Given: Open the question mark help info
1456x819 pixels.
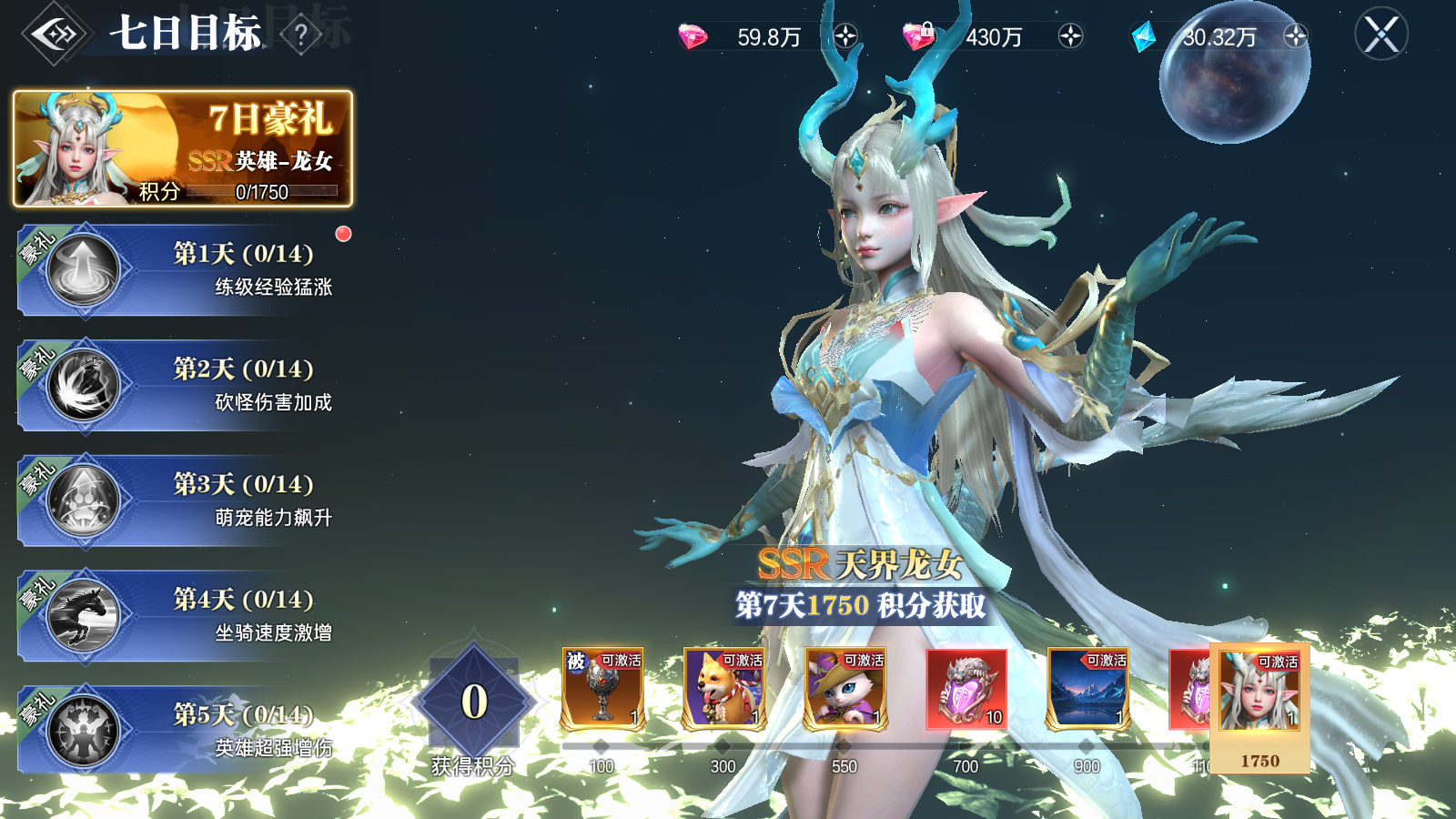Looking at the screenshot, I should pyautogui.click(x=301, y=35).
